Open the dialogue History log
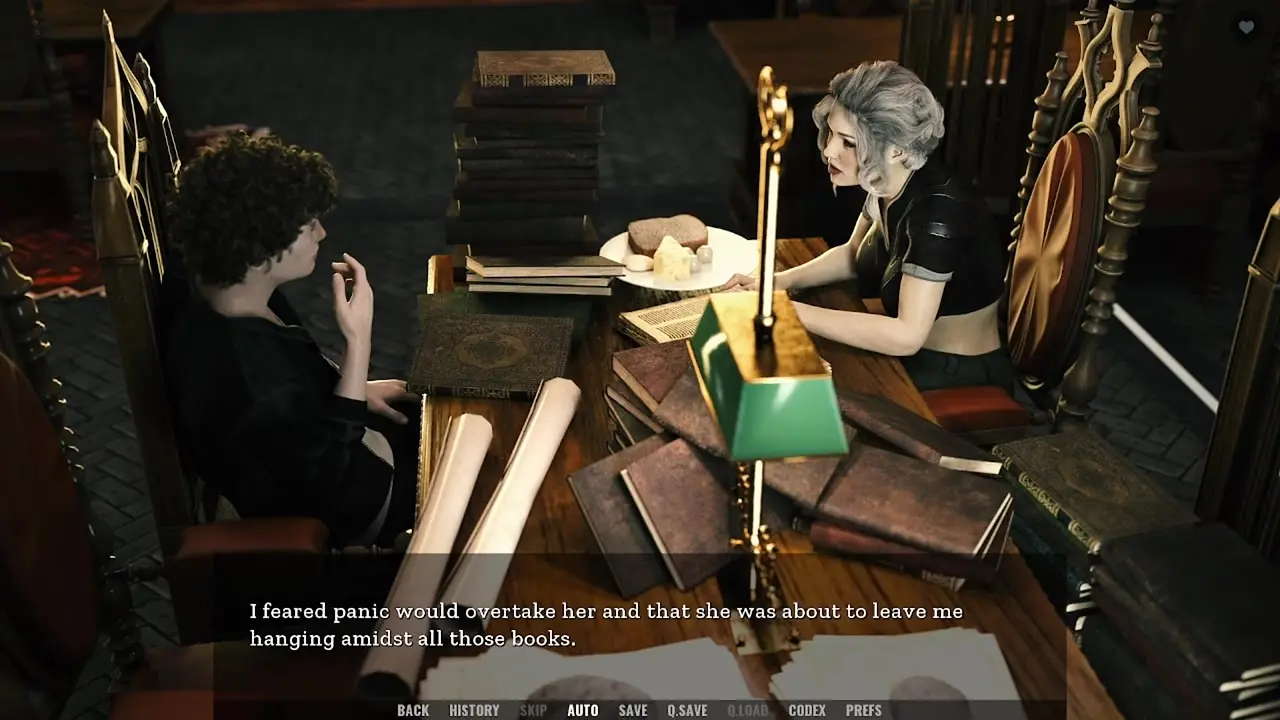The image size is (1280, 720). (474, 710)
